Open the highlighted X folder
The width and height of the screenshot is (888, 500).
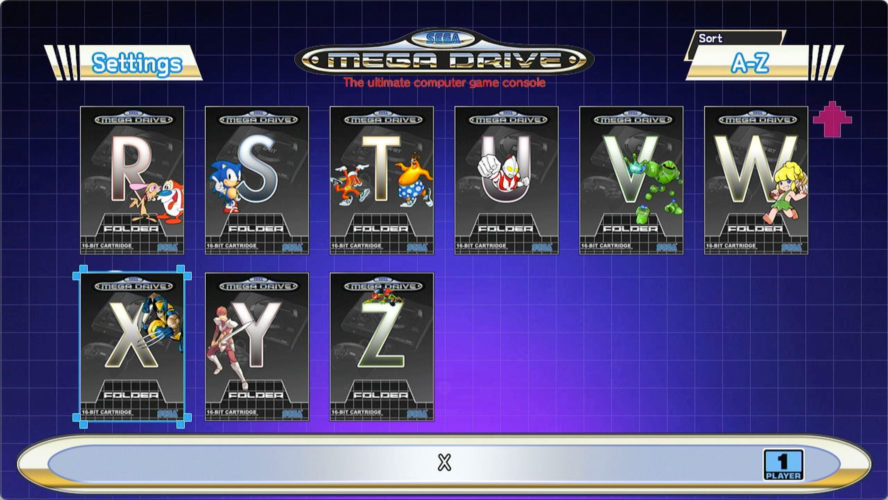[132, 346]
